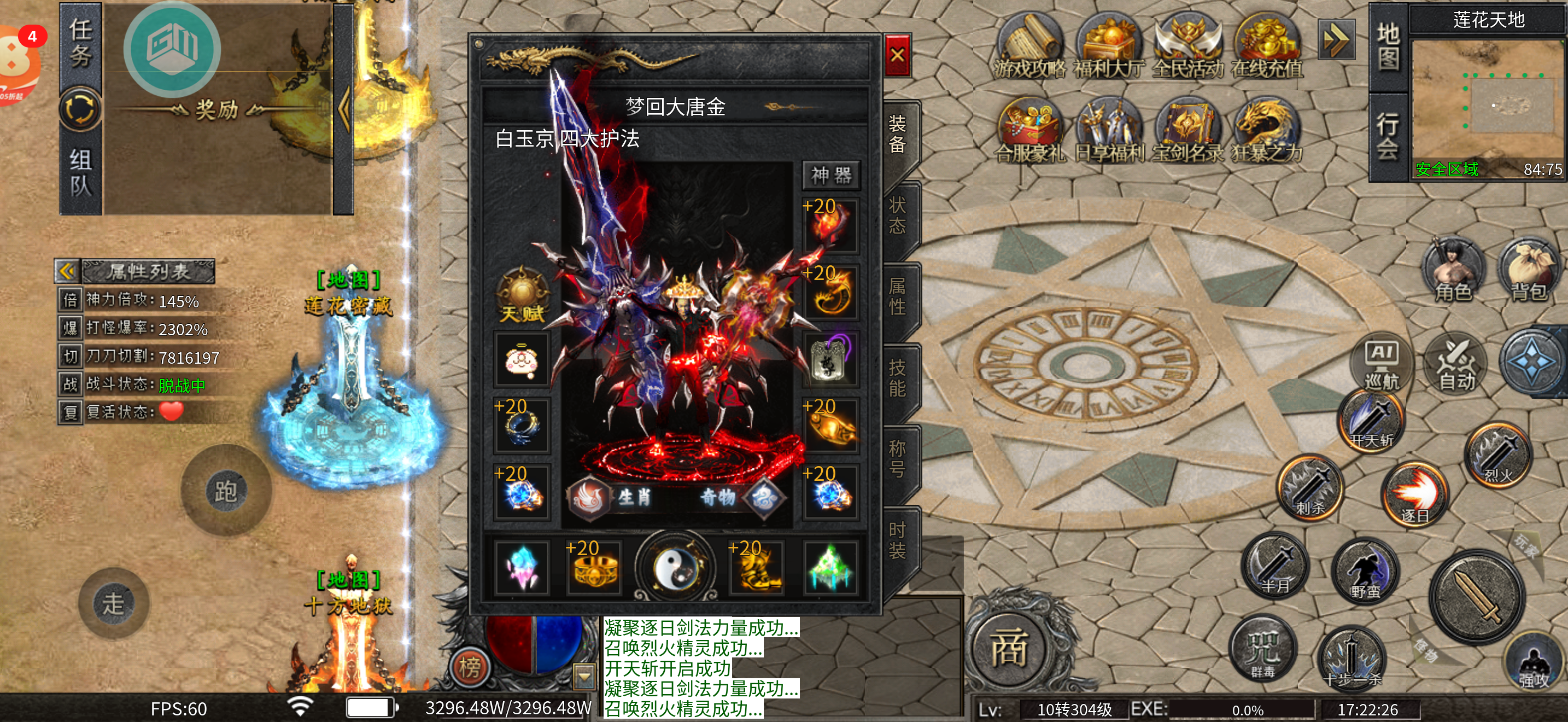
Task: Open the 技能 skills tab
Action: point(897,377)
